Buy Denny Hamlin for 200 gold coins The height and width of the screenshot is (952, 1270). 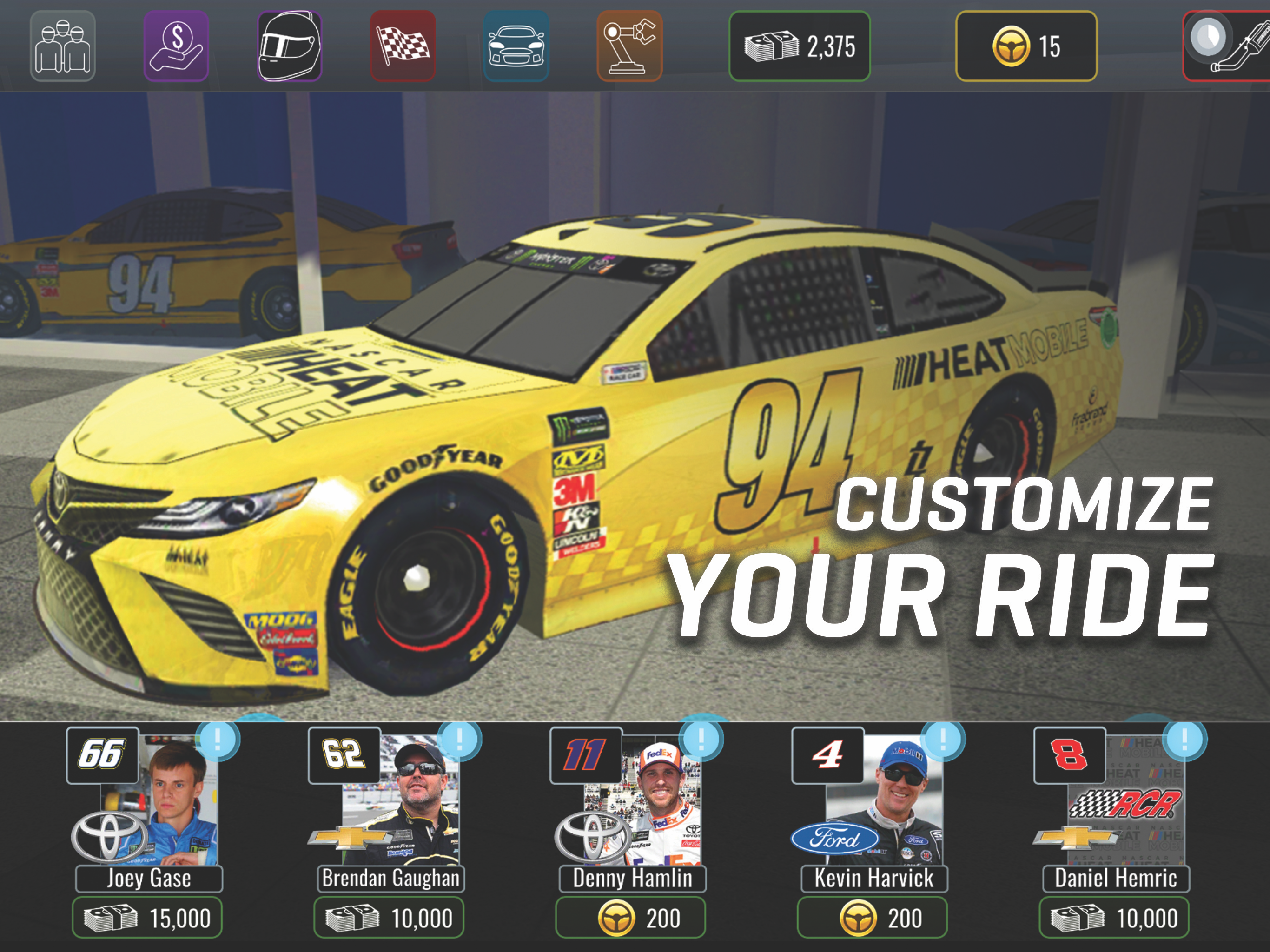pyautogui.click(x=631, y=919)
